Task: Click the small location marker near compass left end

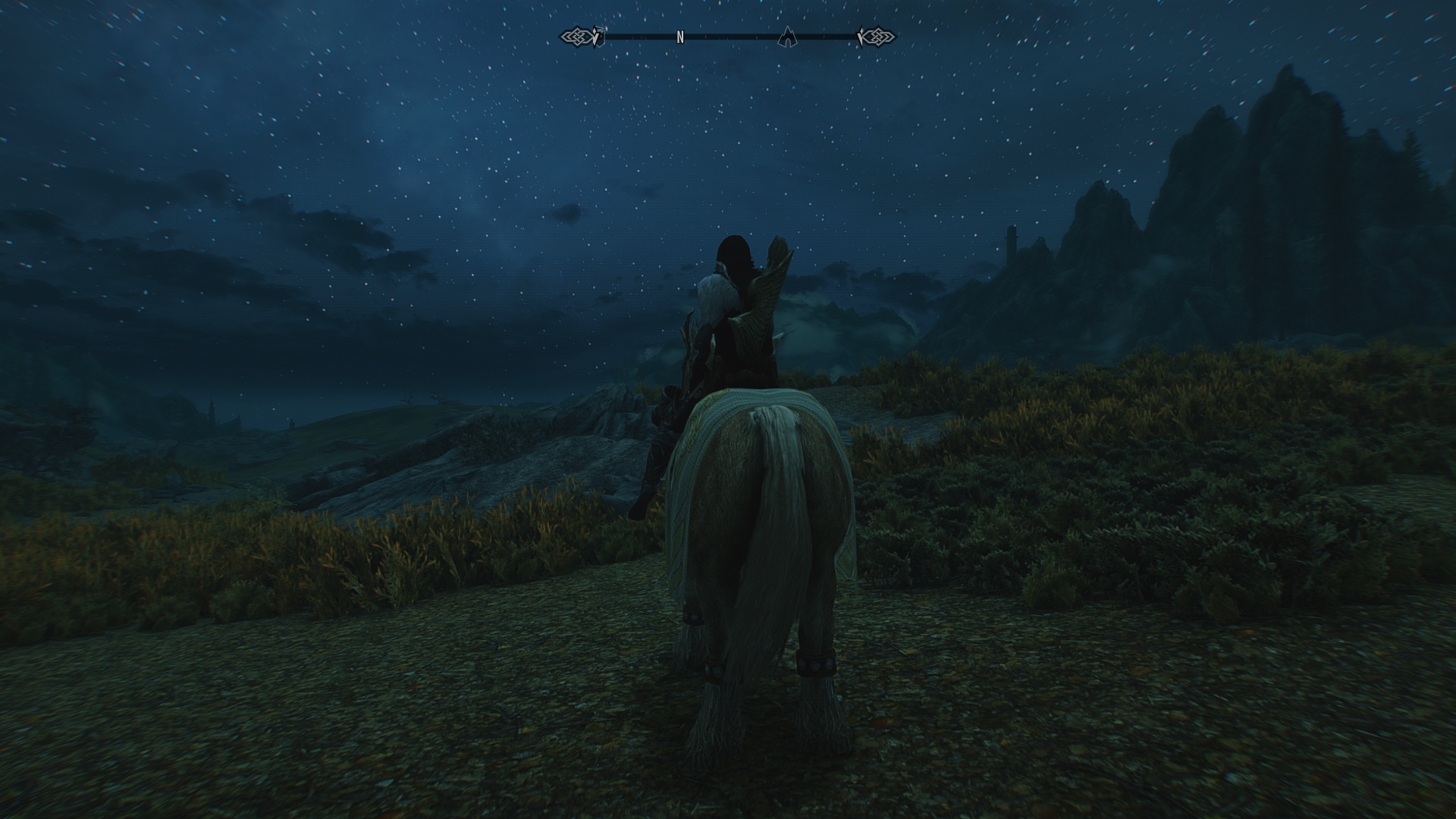Action: click(x=601, y=33)
